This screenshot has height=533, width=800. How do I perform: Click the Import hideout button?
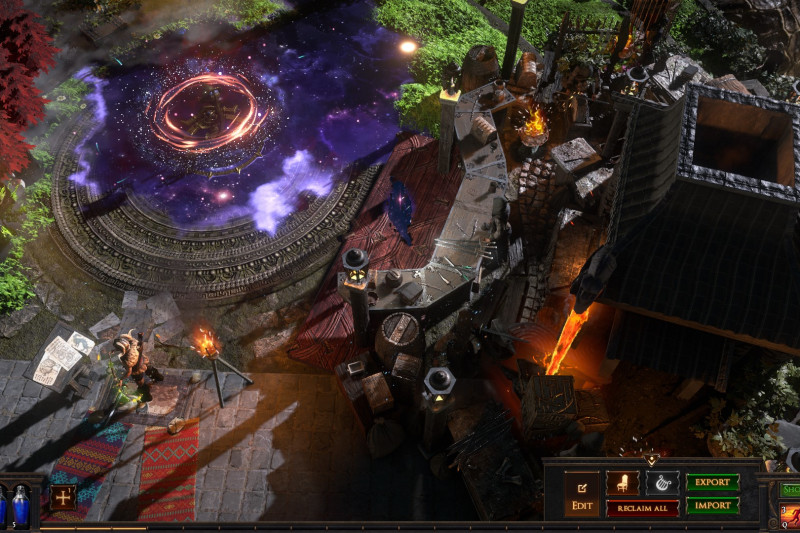pos(712,506)
